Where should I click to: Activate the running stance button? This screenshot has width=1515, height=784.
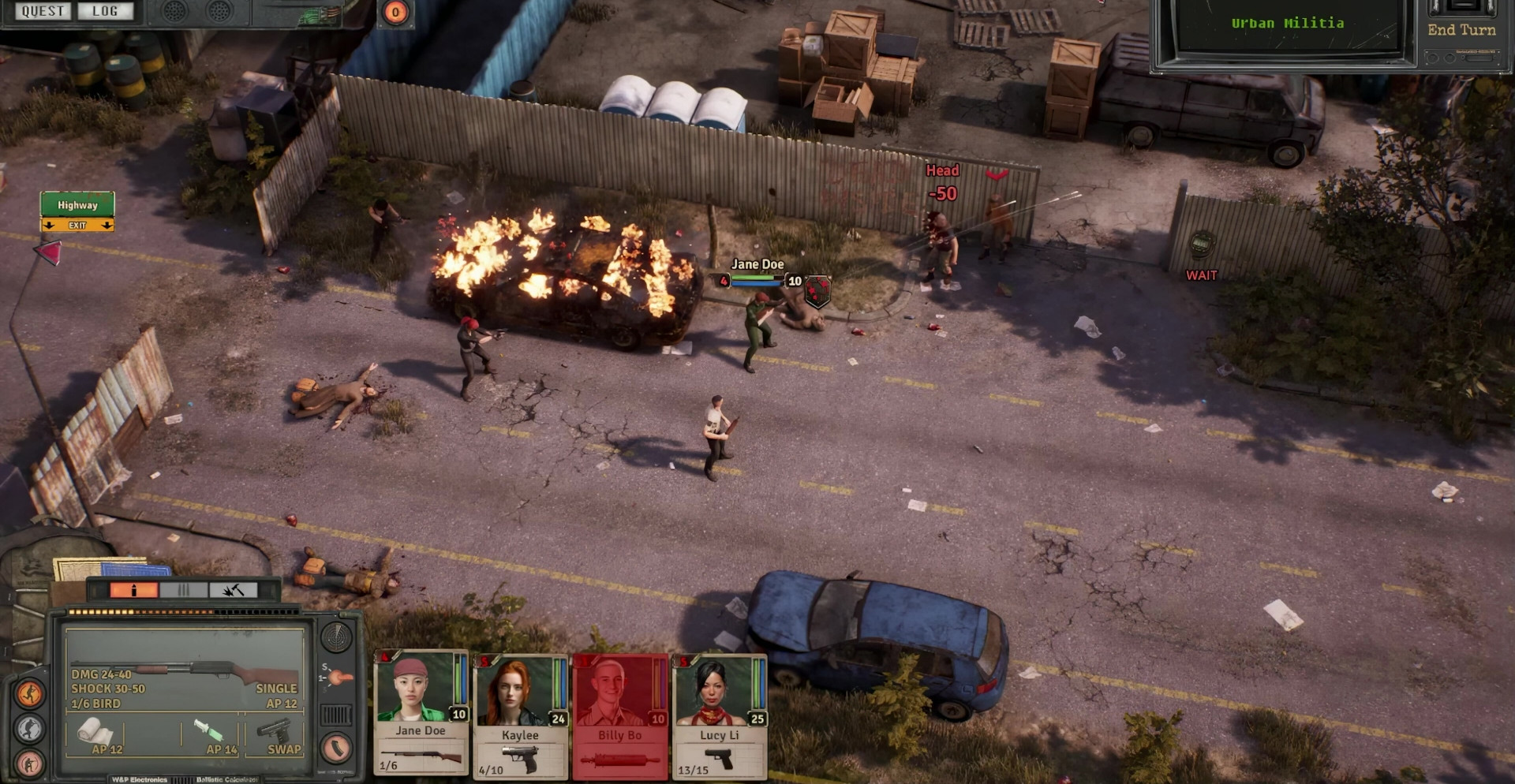coord(30,693)
